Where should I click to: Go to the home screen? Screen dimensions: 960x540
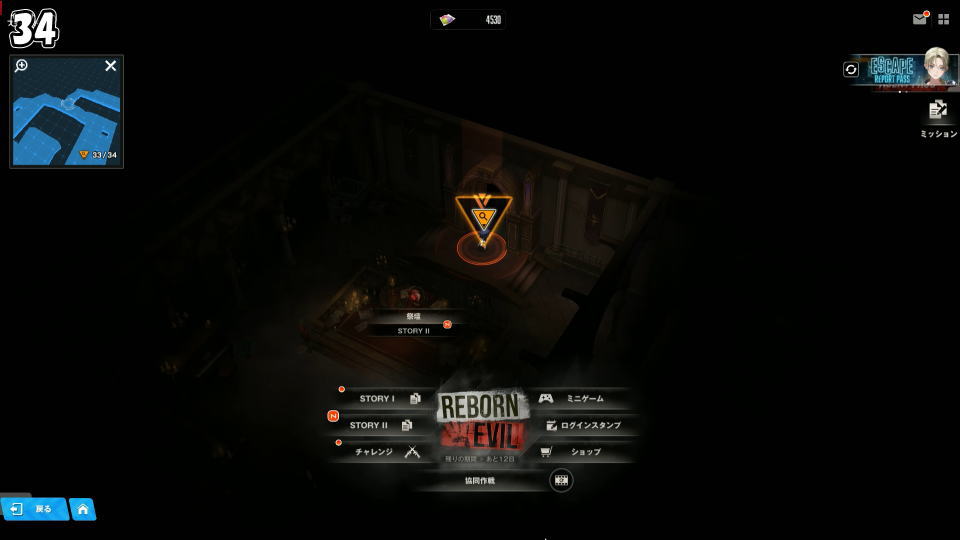pyautogui.click(x=83, y=509)
